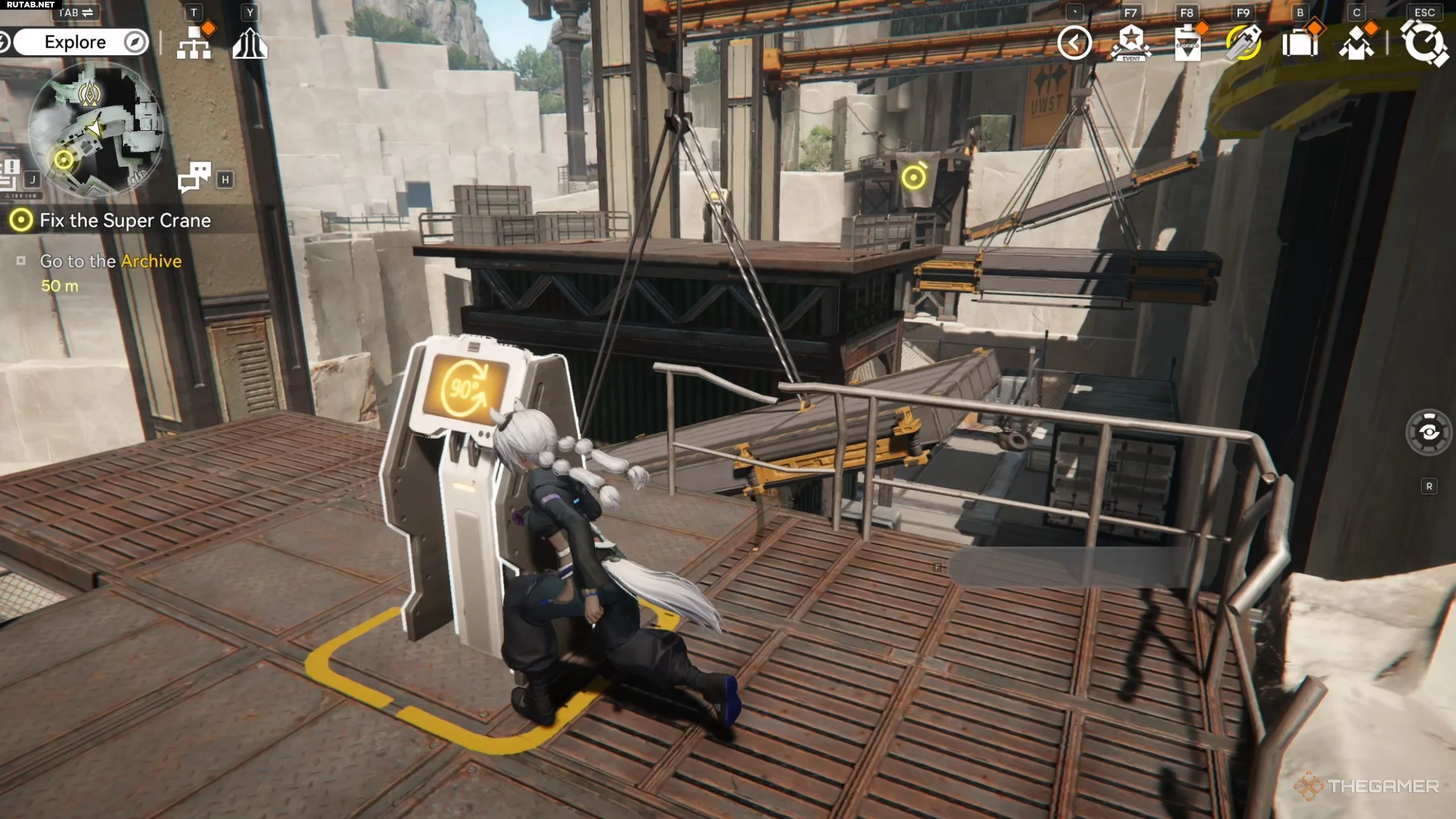Open the backpack suitcase icon

tap(1300, 43)
